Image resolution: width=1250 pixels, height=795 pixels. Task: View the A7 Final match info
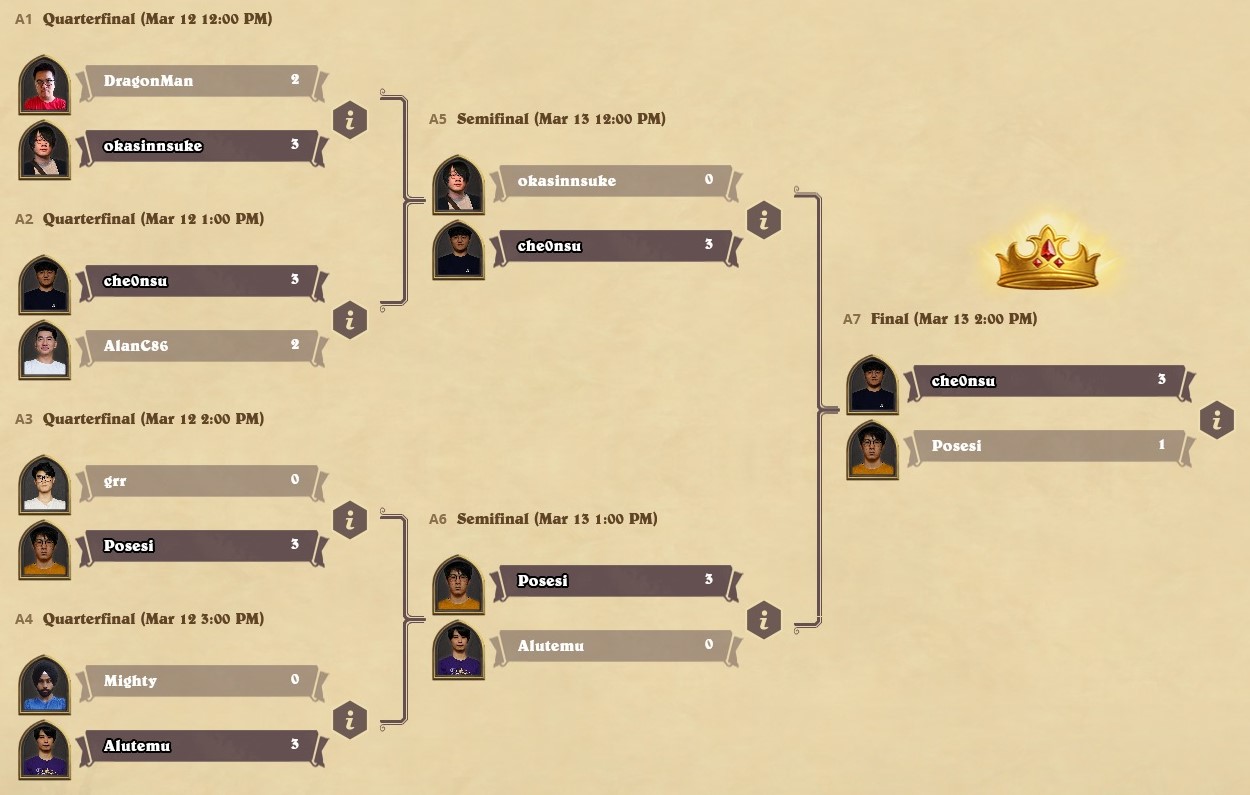[1216, 420]
